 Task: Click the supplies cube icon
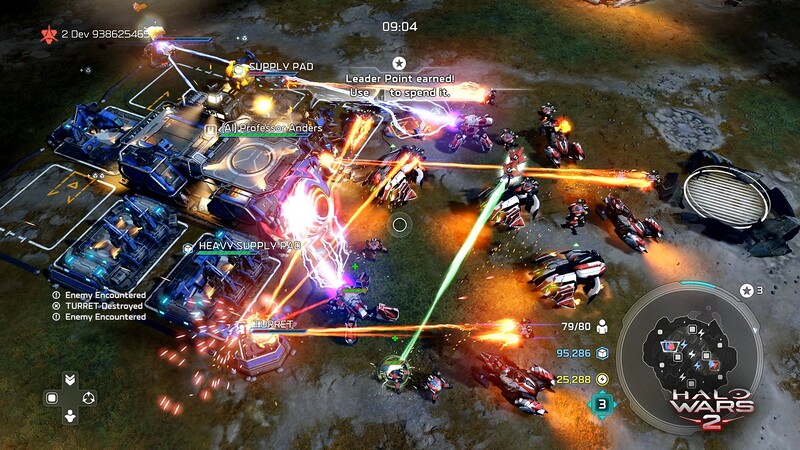pos(603,353)
